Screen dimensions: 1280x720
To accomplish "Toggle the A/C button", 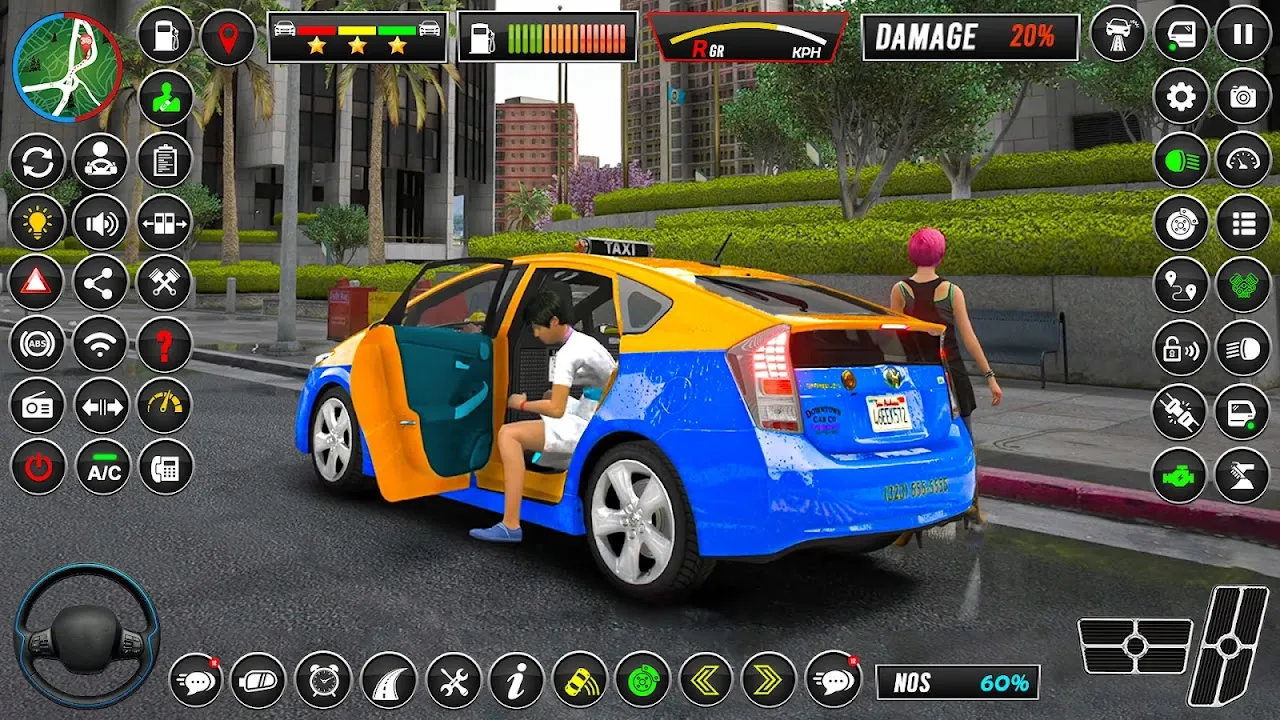I will pyautogui.click(x=103, y=467).
